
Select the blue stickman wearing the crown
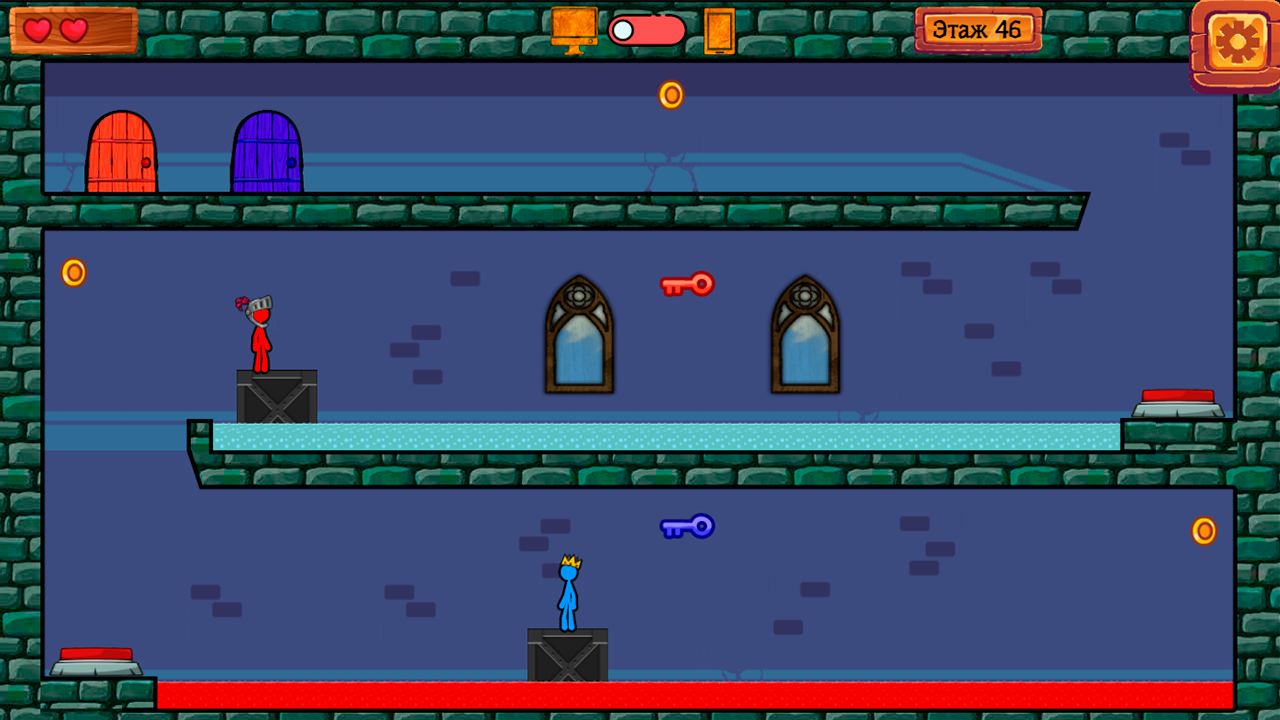click(566, 595)
